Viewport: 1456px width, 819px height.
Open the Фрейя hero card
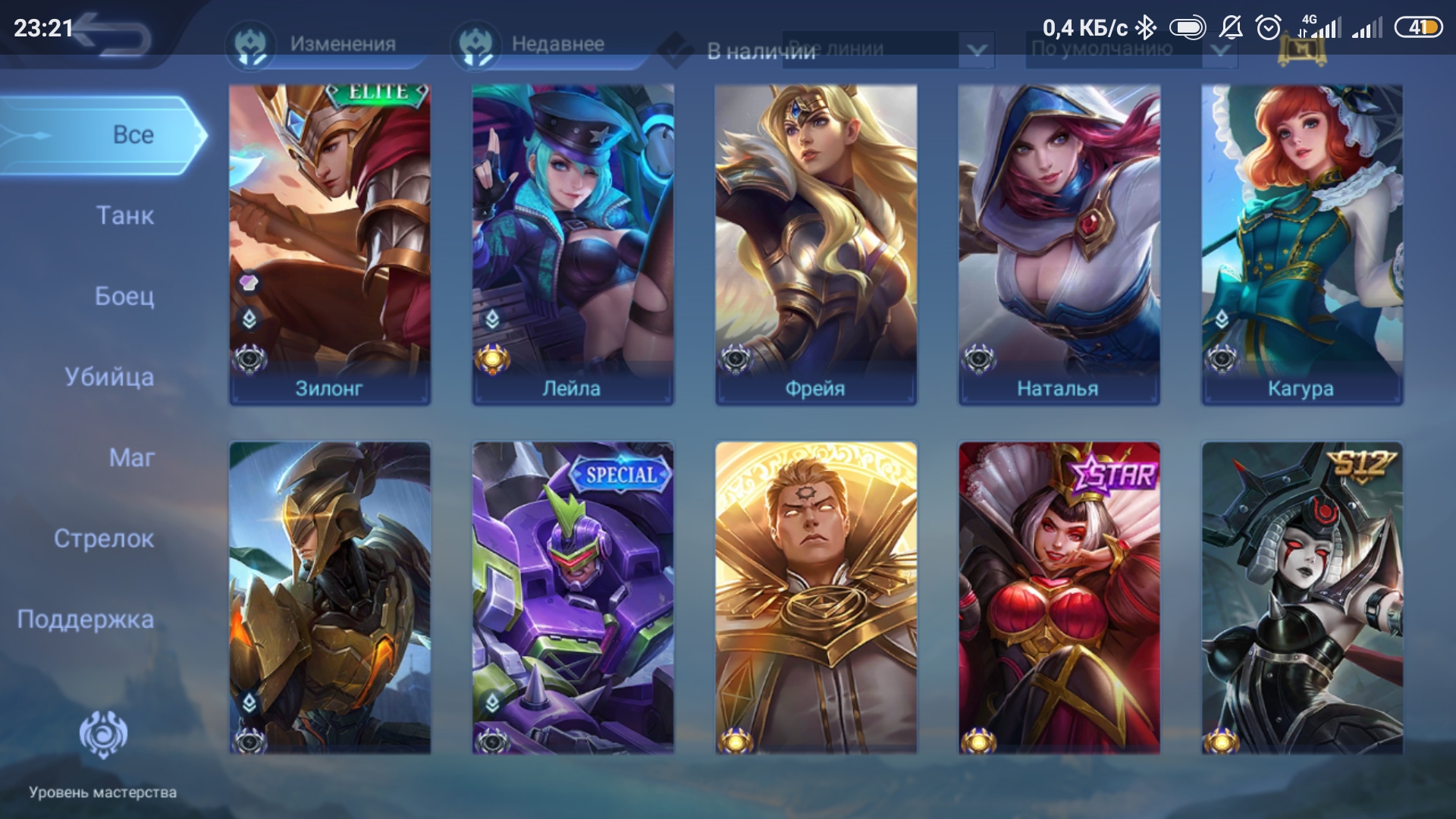point(816,244)
